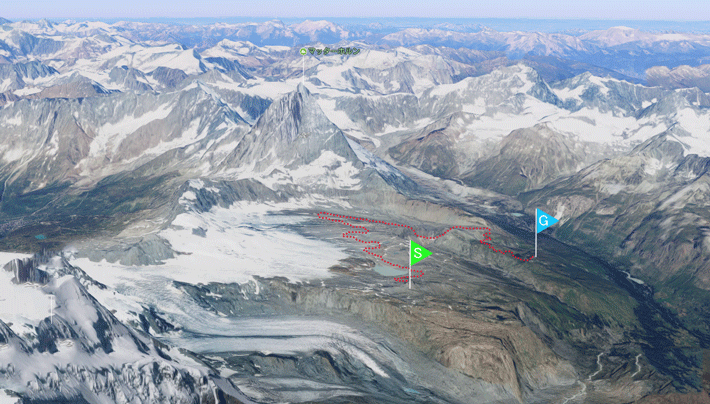This screenshot has height=404, width=710.
Task: Select the blue G goal flag
Action: click(x=545, y=221)
